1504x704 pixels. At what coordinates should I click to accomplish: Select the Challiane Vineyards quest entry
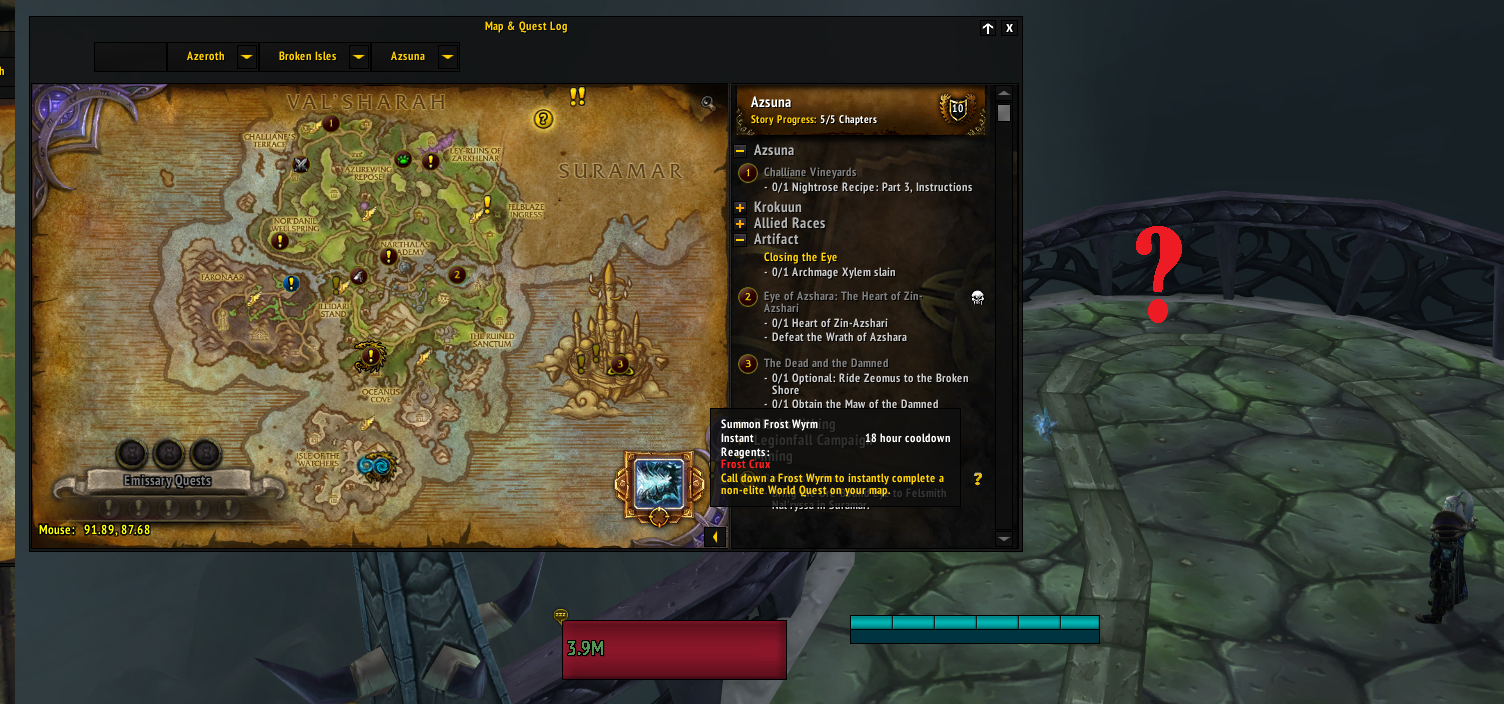click(x=810, y=172)
